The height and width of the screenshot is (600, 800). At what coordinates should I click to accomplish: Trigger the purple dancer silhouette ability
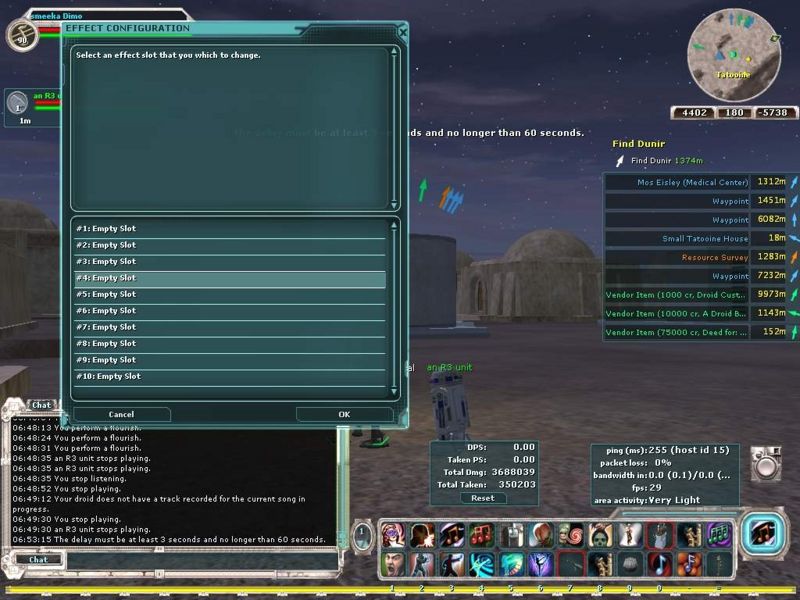tap(540, 564)
